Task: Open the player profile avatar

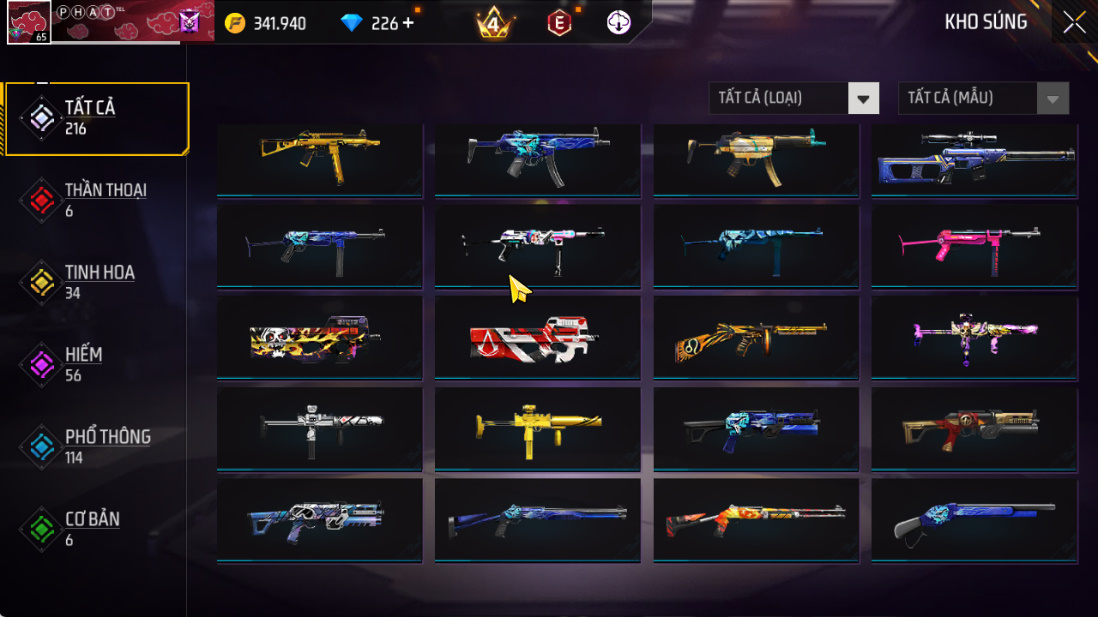Action: click(x=29, y=22)
